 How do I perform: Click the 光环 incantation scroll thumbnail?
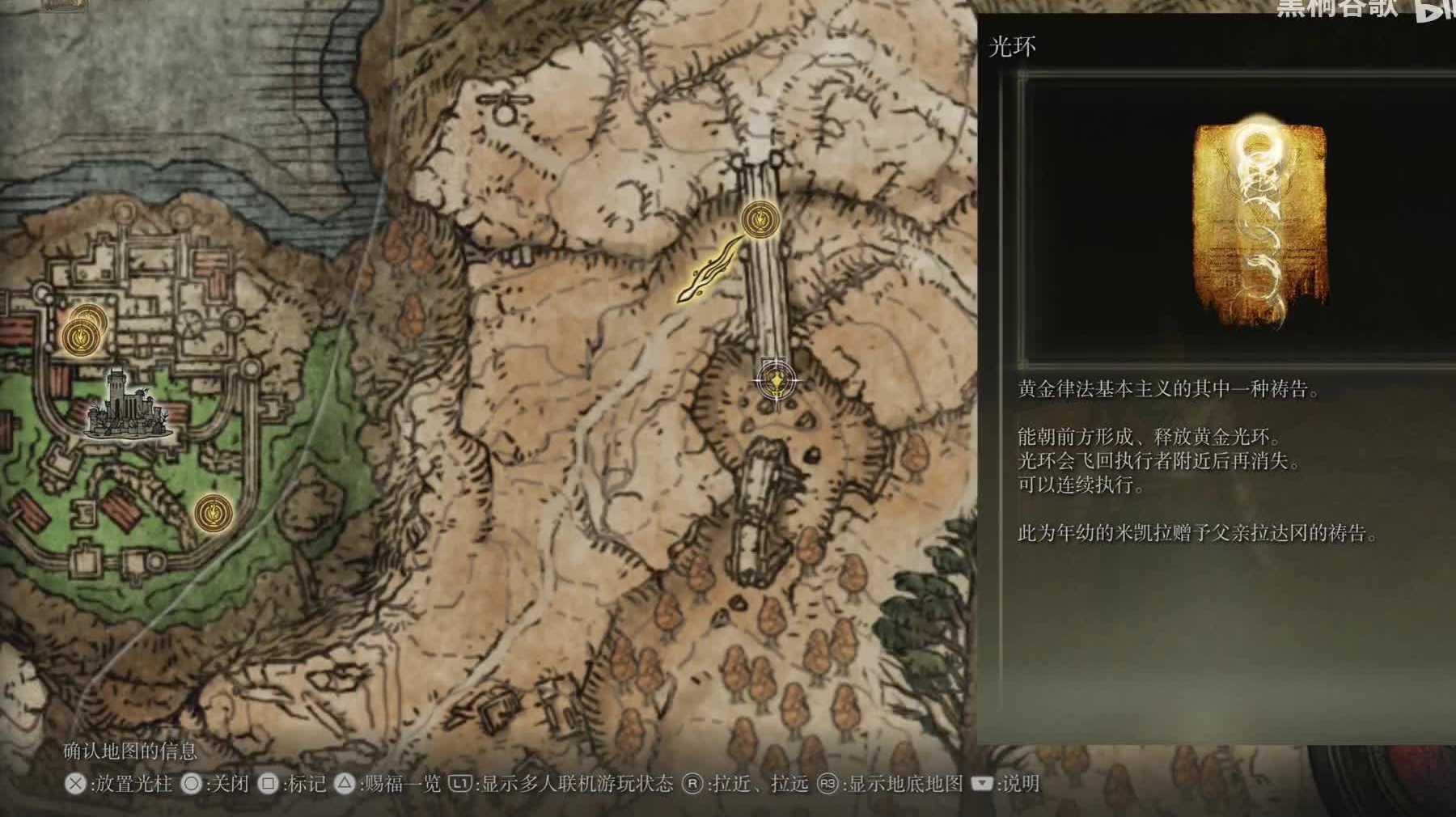(1259, 227)
